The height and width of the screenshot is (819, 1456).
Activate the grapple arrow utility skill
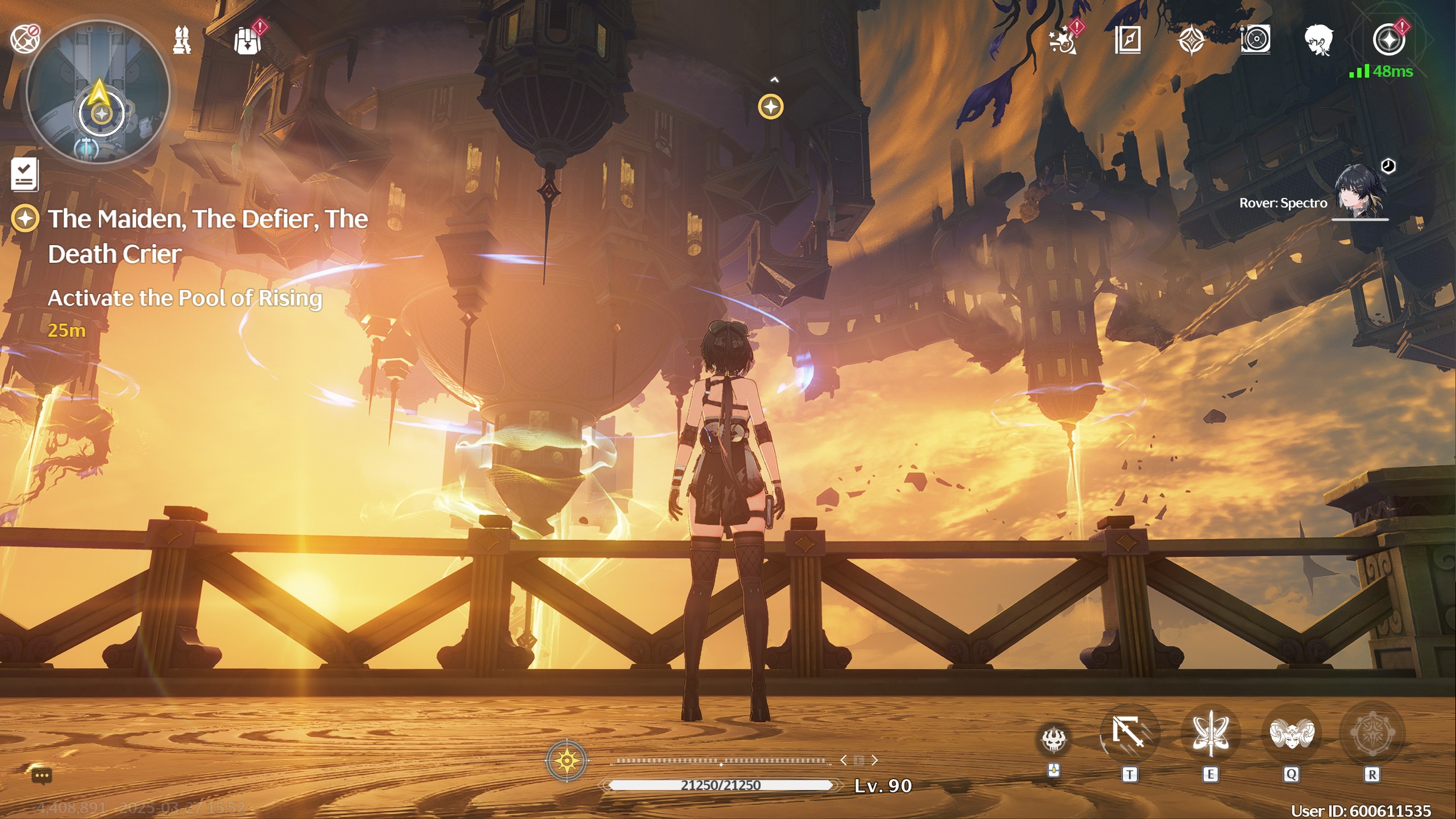point(1129,733)
